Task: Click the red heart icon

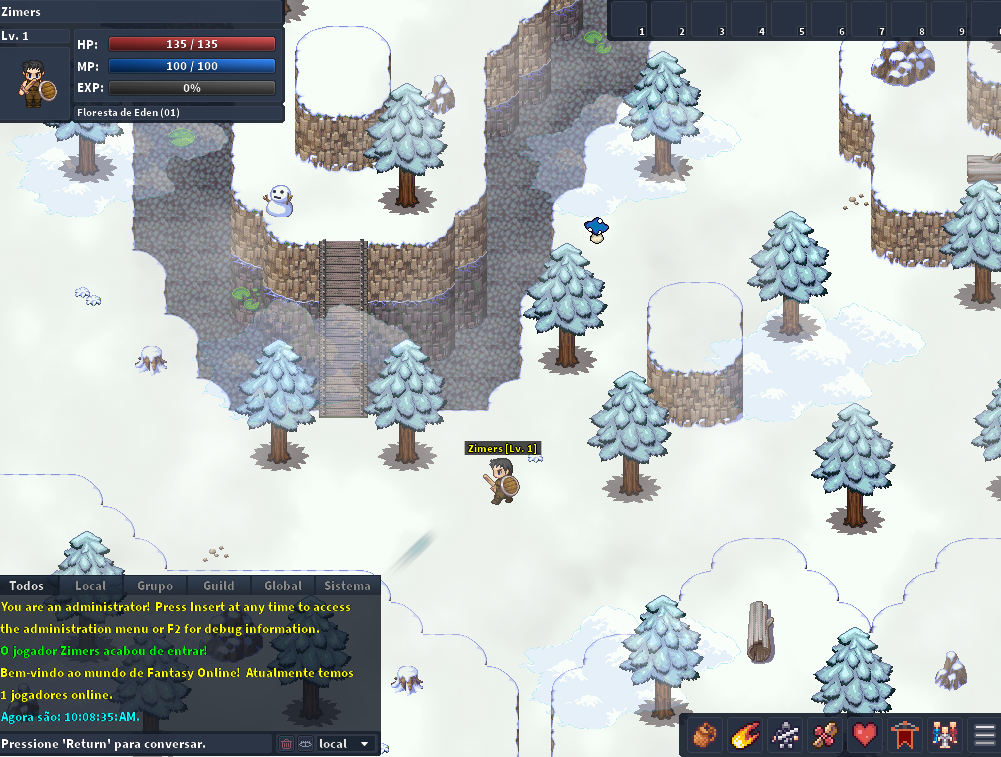Action: pos(865,735)
